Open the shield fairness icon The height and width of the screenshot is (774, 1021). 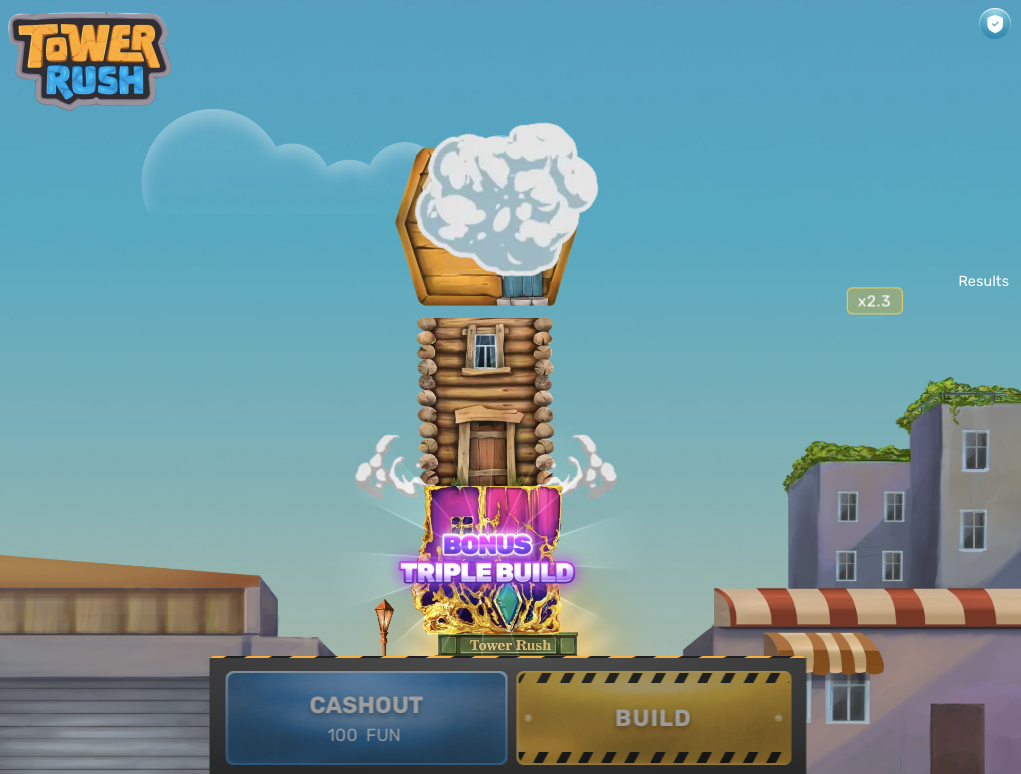click(x=994, y=23)
